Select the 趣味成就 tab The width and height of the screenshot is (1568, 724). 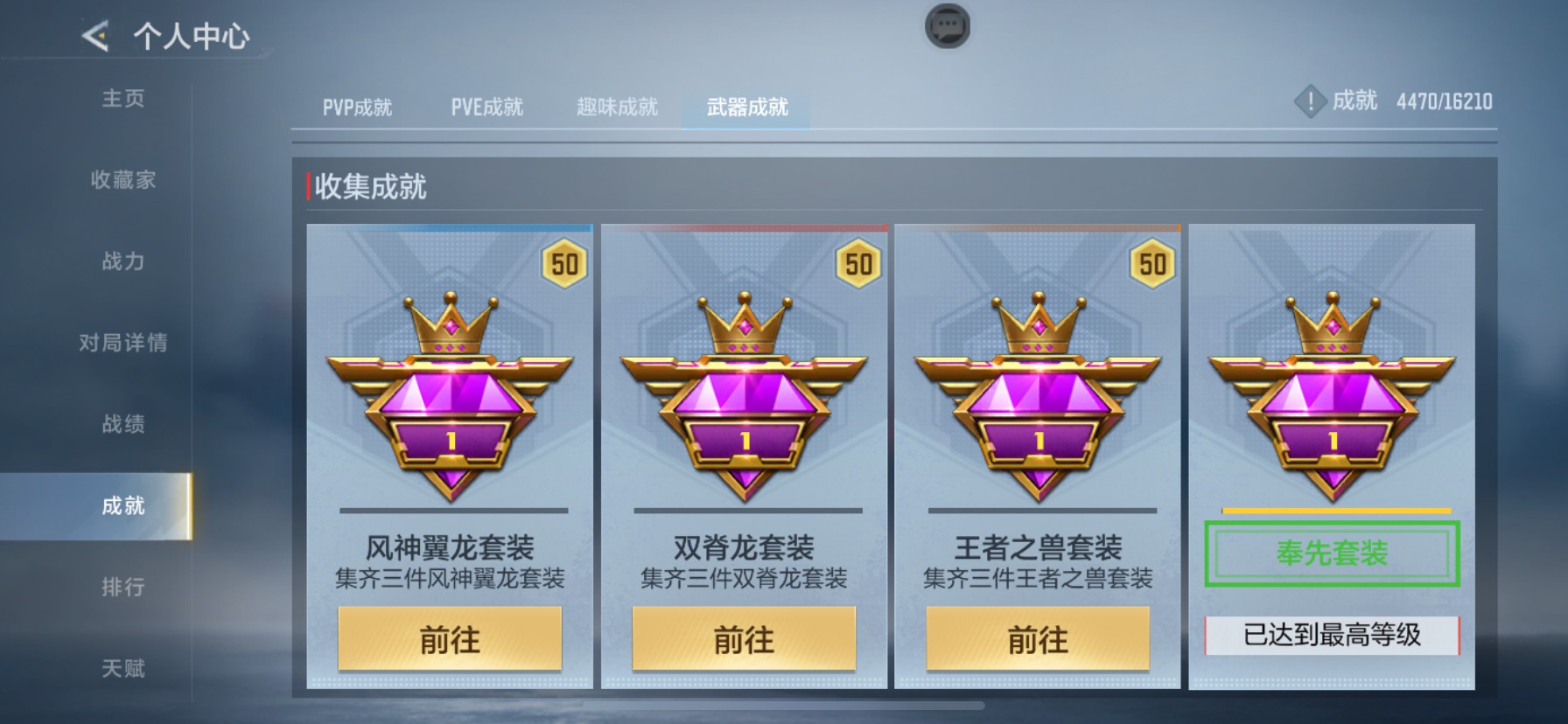(617, 106)
